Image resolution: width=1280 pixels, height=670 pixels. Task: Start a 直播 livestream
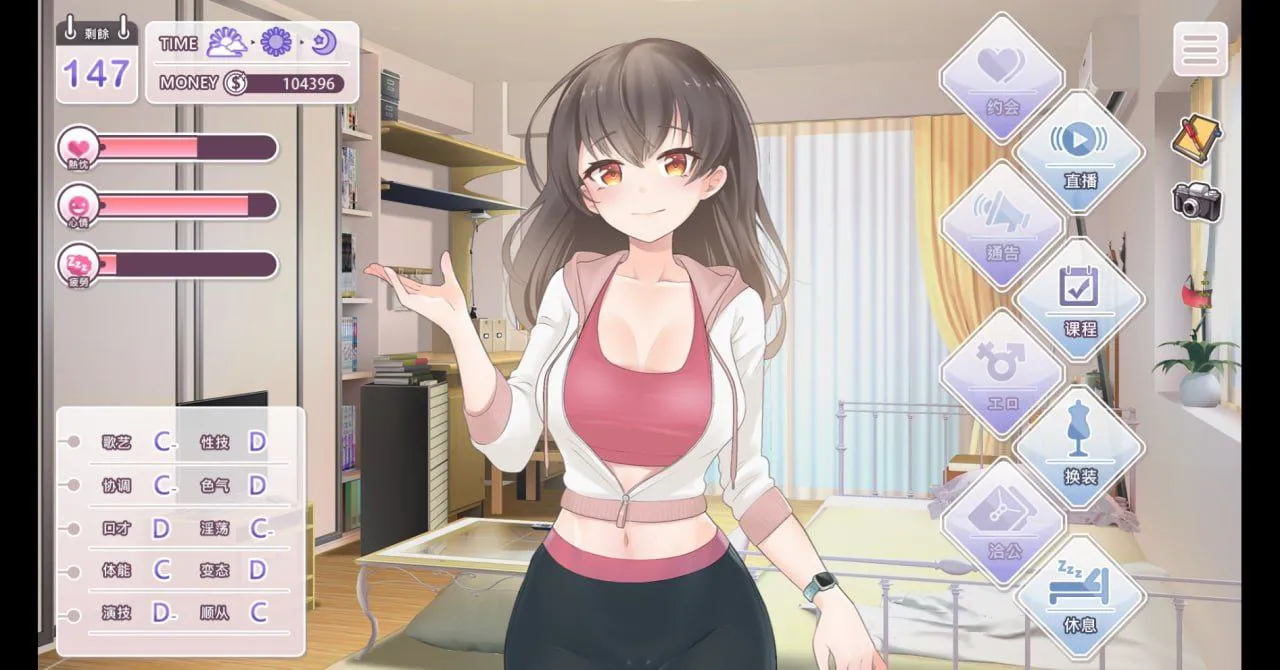click(1080, 153)
